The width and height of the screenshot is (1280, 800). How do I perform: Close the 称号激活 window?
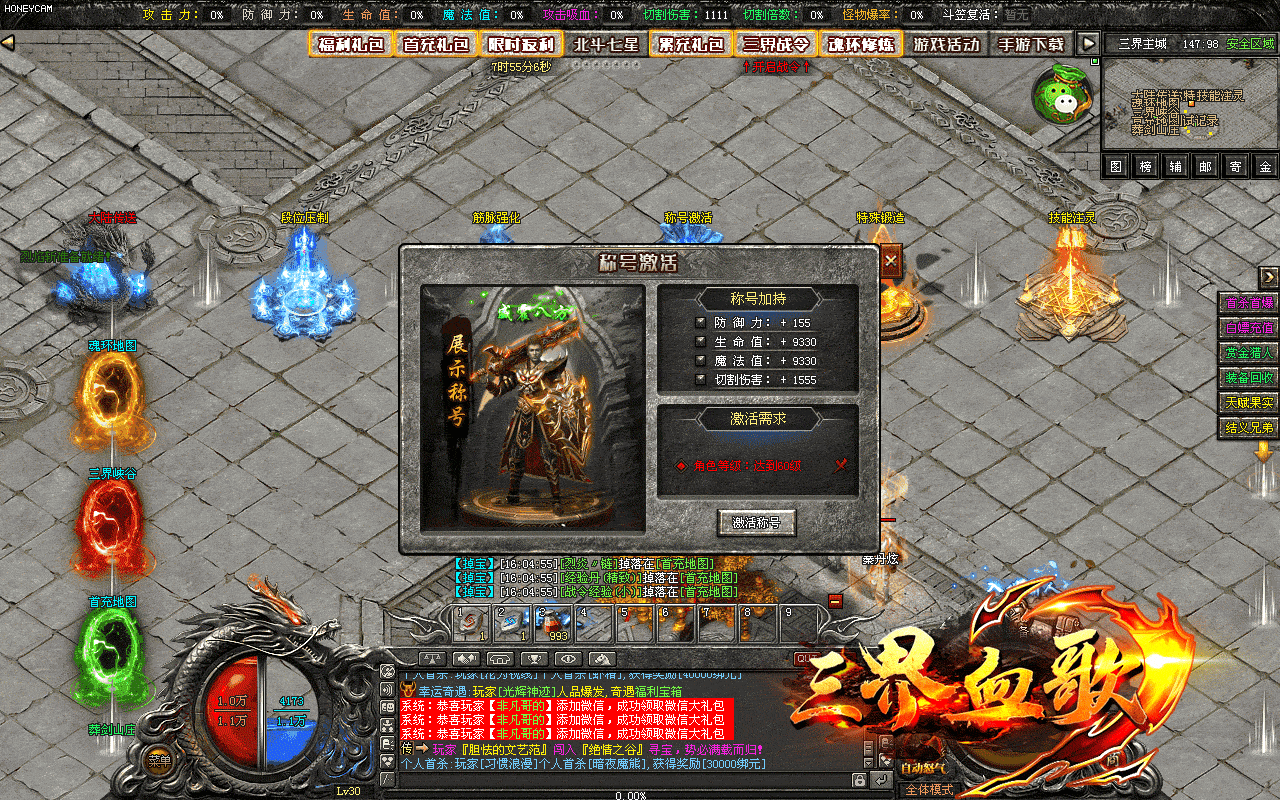(890, 260)
